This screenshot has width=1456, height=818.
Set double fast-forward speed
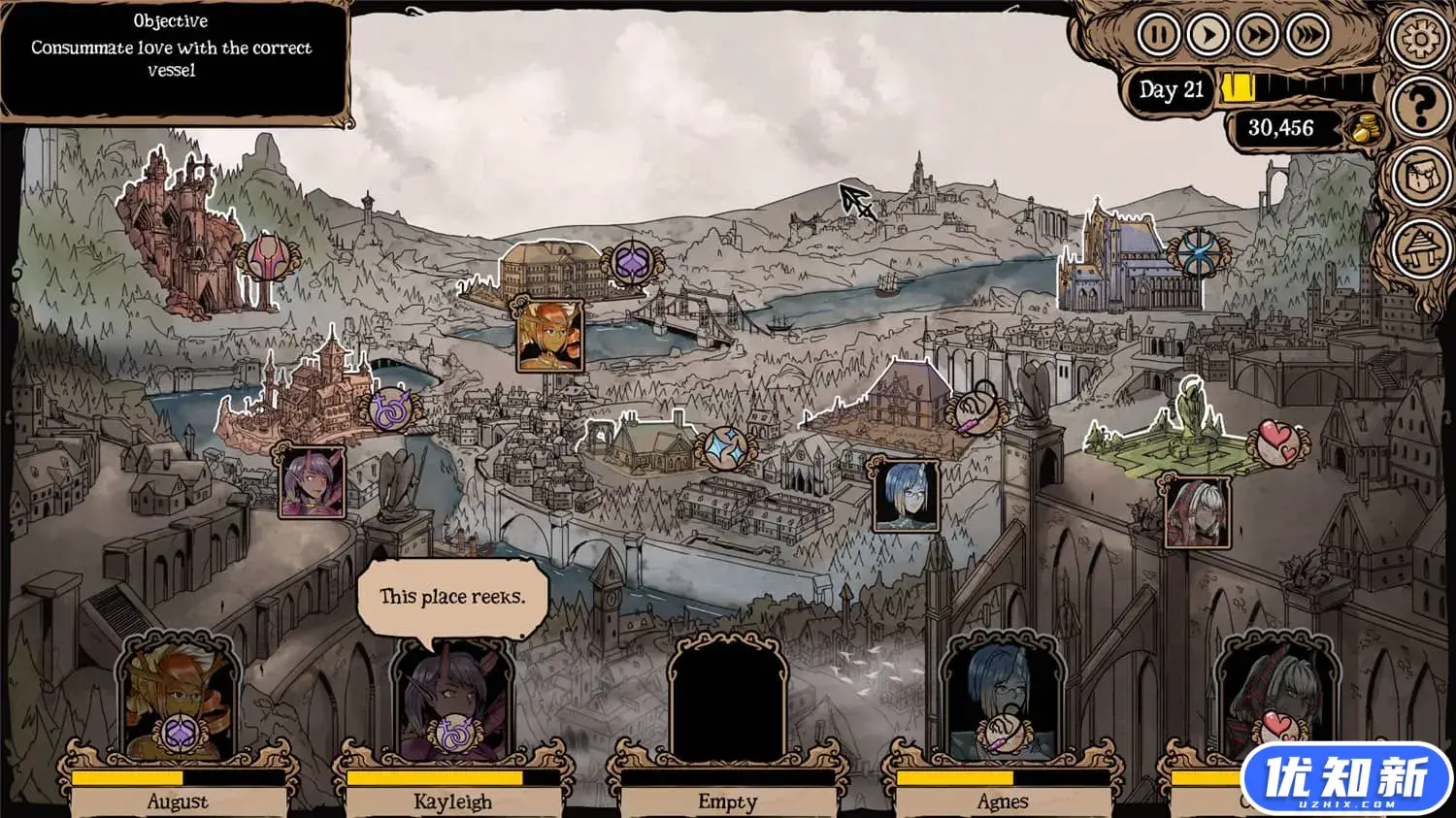(x=1257, y=36)
